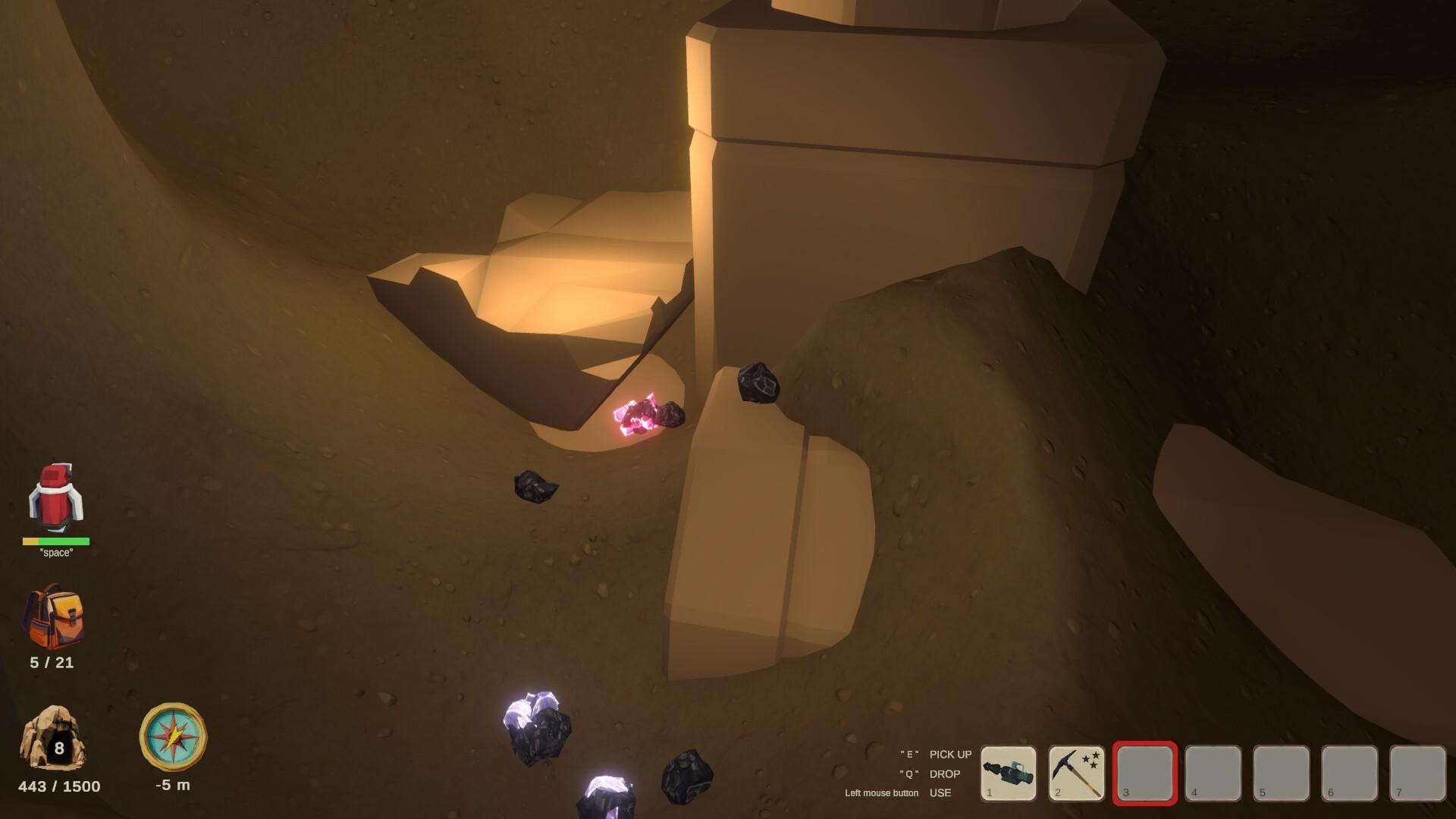Viewport: 1456px width, 819px height.
Task: Select the metal detector in hotbar slot 1
Action: 1009,773
